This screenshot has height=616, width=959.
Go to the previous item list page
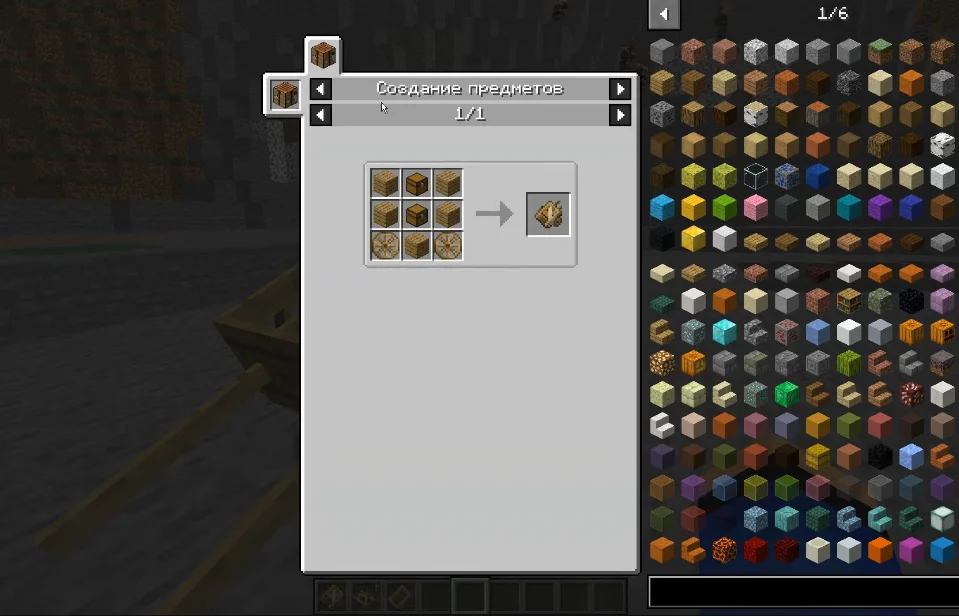(664, 14)
